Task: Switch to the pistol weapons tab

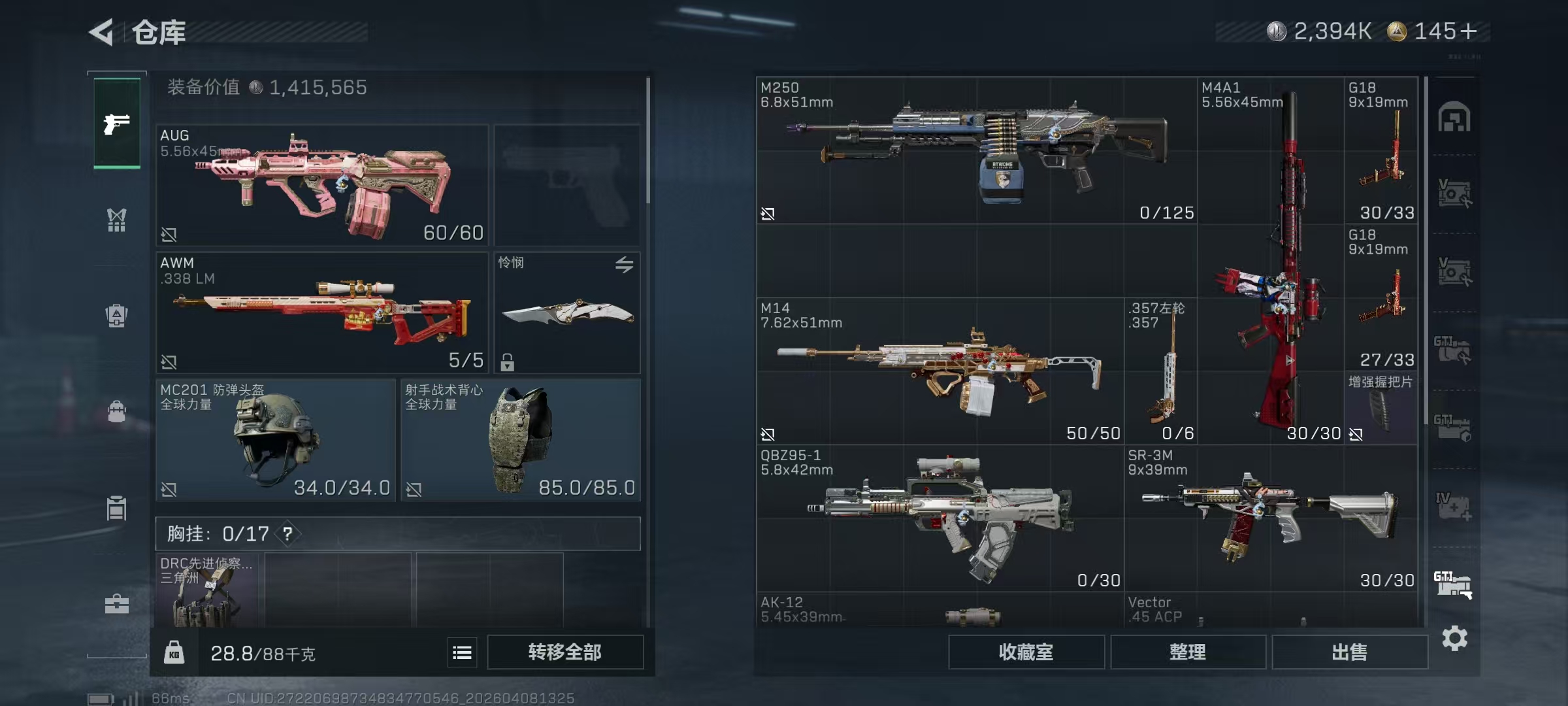Action: (x=117, y=123)
